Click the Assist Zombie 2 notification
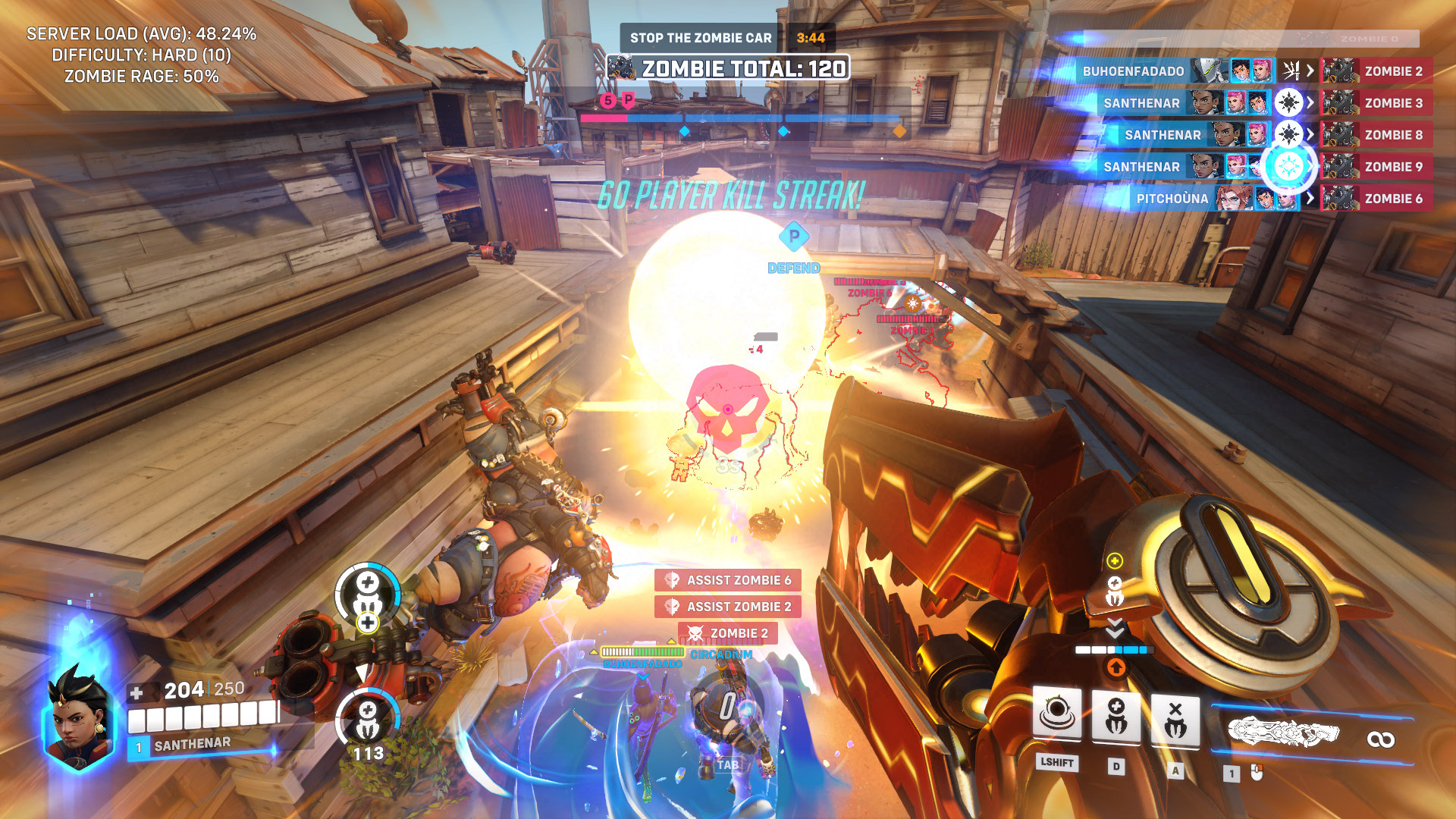The image size is (1456, 819). [728, 607]
